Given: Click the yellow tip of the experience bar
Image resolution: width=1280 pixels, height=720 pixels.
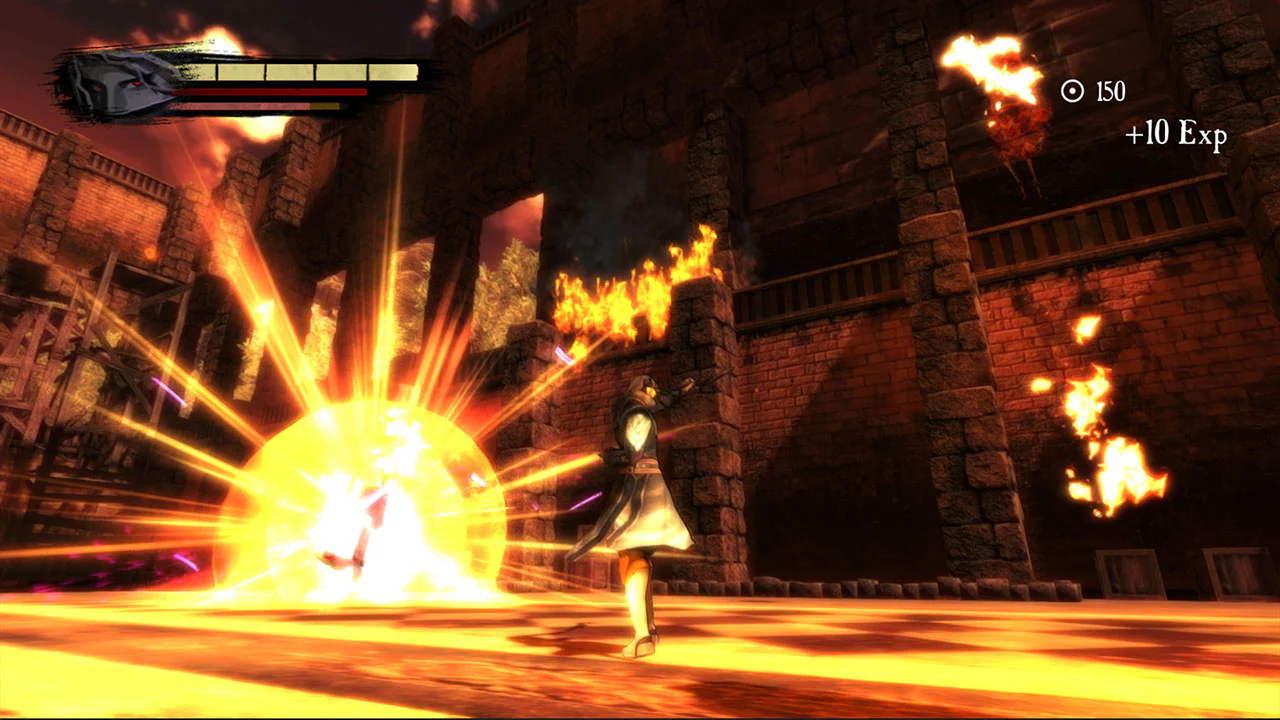Looking at the screenshot, I should tap(325, 106).
